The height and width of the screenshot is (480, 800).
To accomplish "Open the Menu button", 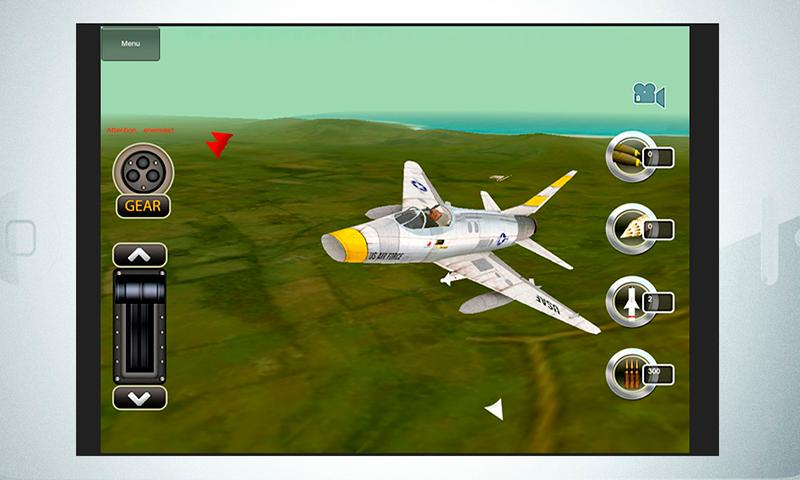I will coord(130,44).
